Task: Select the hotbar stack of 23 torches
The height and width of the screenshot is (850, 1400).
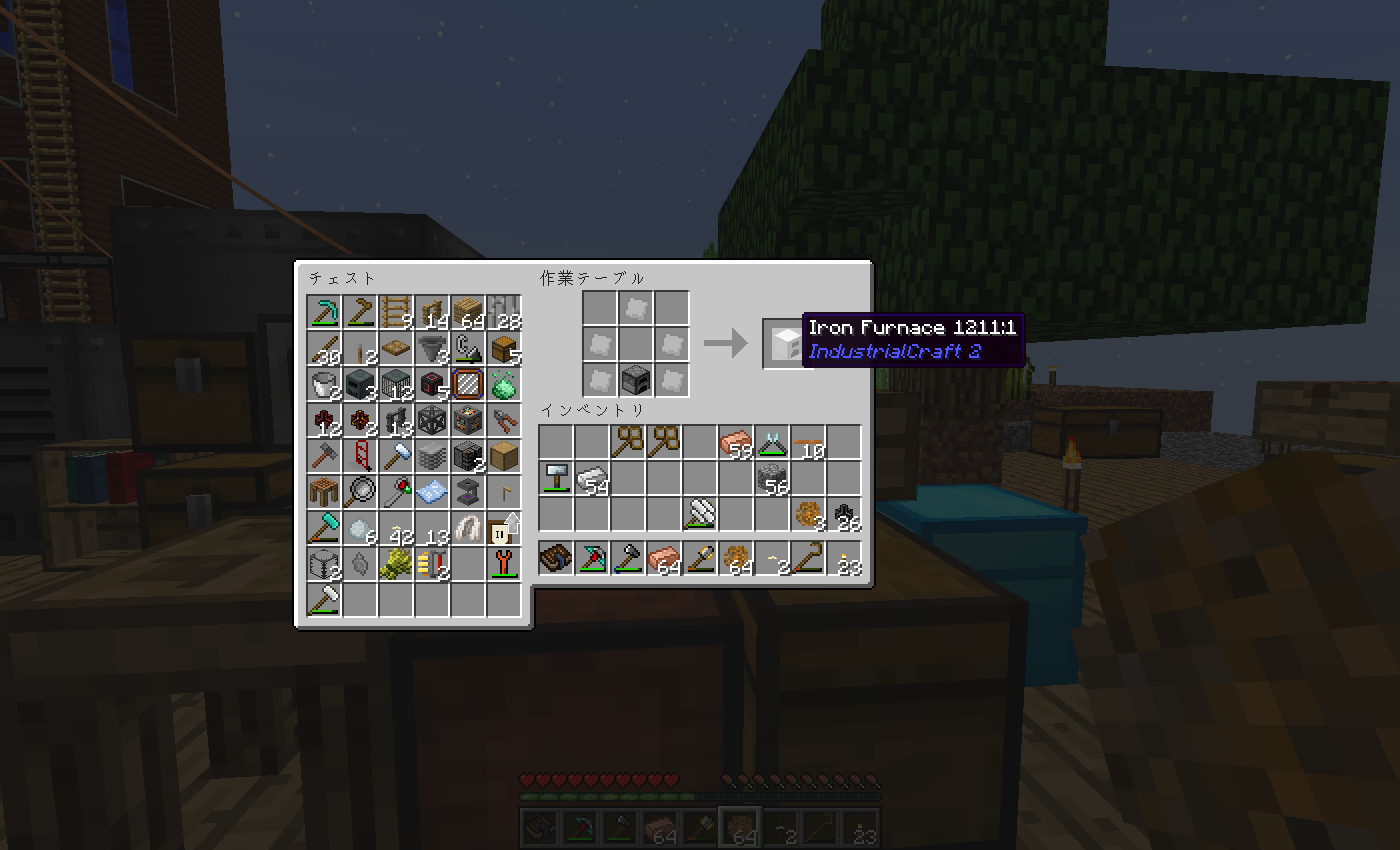Action: point(844,558)
